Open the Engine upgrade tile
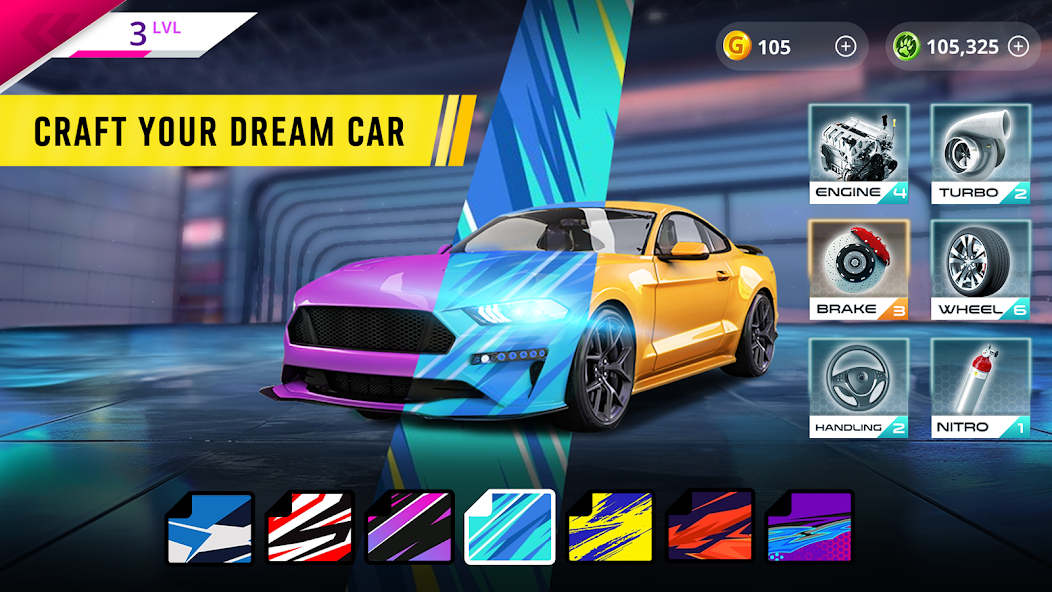Image resolution: width=1052 pixels, height=592 pixels. 858,153
